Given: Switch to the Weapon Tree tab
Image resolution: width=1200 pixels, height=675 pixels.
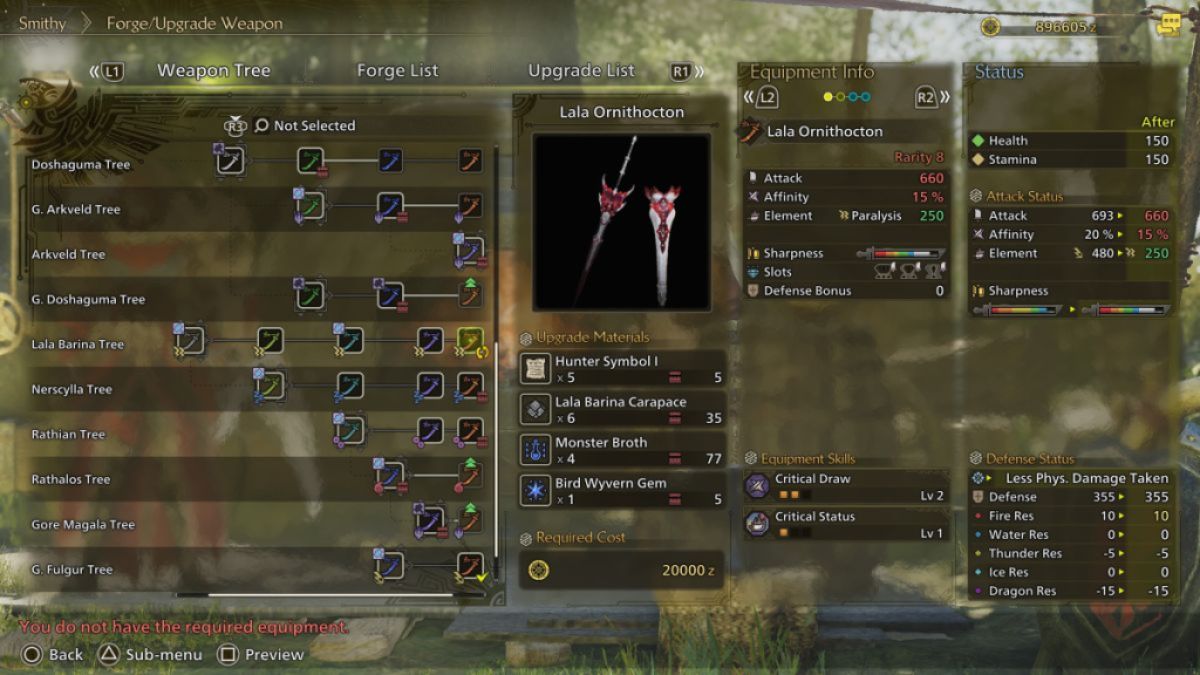Looking at the screenshot, I should 213,71.
